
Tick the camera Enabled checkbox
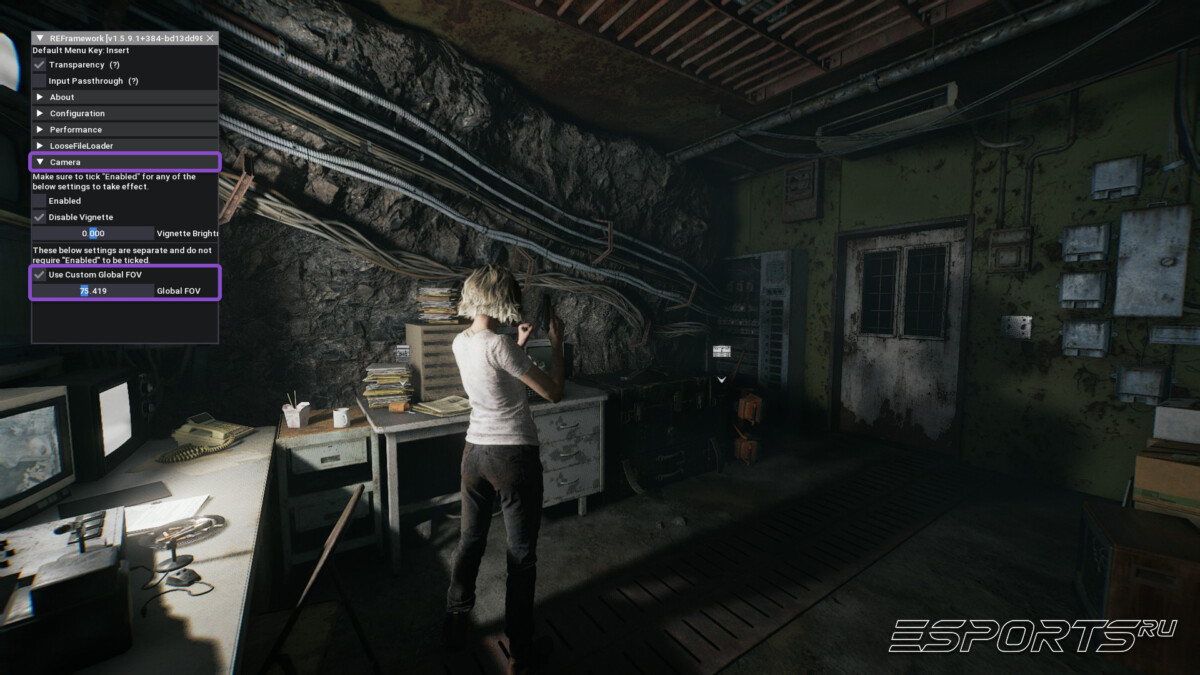point(39,200)
